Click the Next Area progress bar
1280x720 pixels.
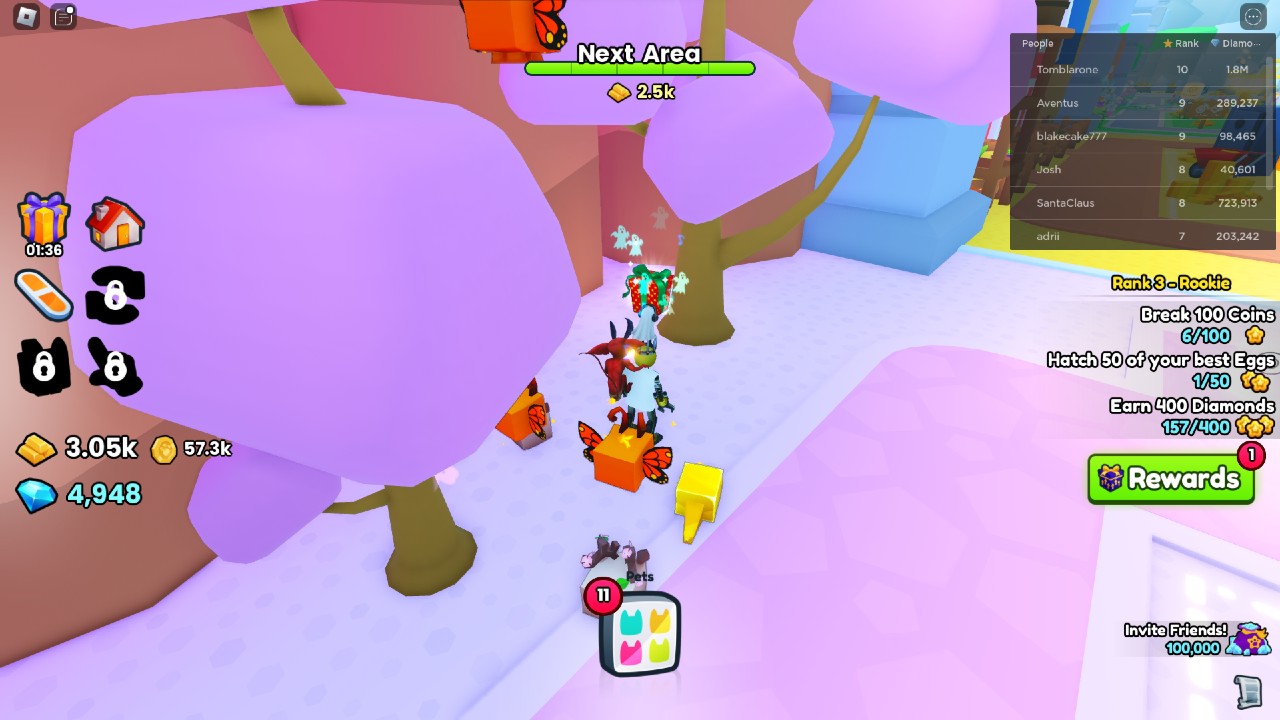pos(638,70)
